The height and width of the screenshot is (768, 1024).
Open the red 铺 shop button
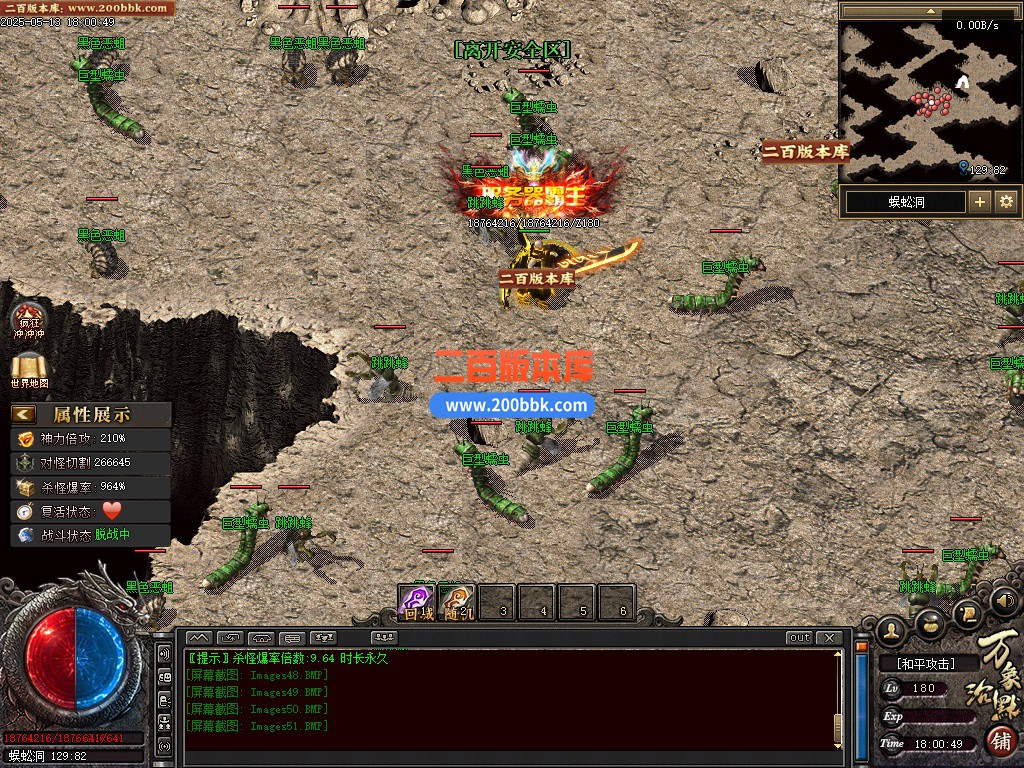click(x=1002, y=741)
